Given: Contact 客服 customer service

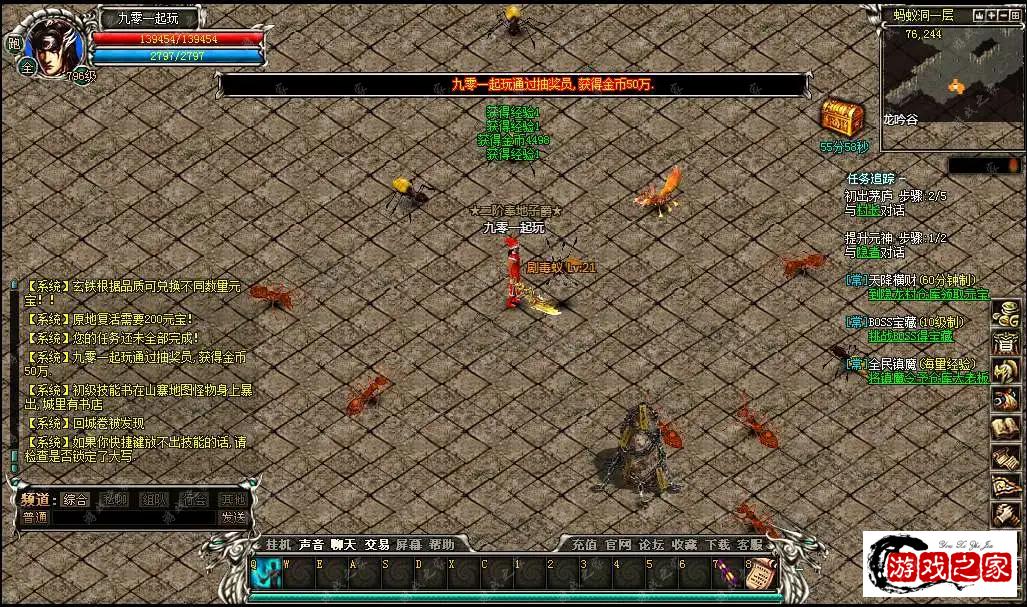Looking at the screenshot, I should 750,545.
